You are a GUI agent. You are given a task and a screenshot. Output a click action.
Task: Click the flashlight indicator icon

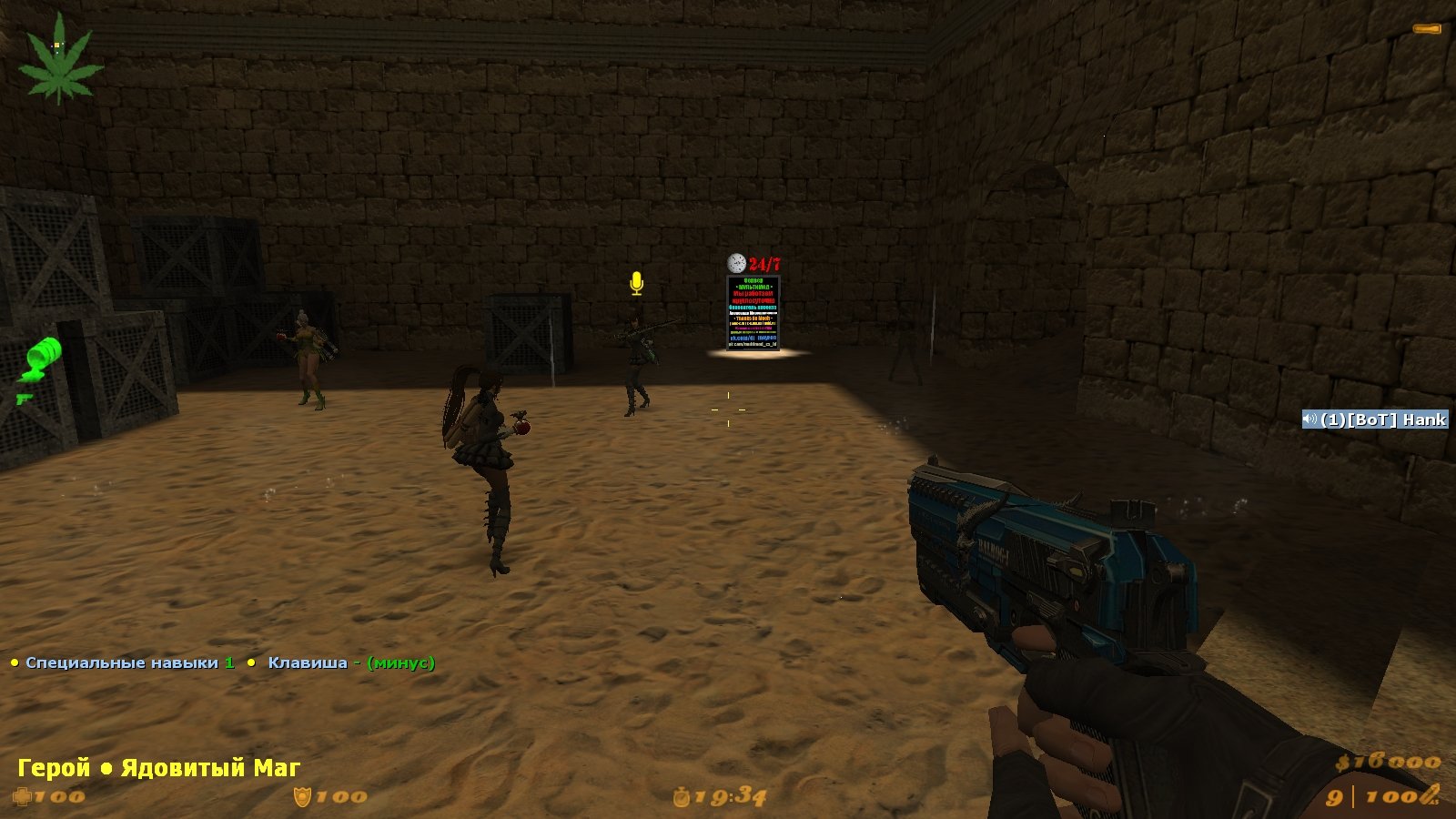tap(1426, 29)
